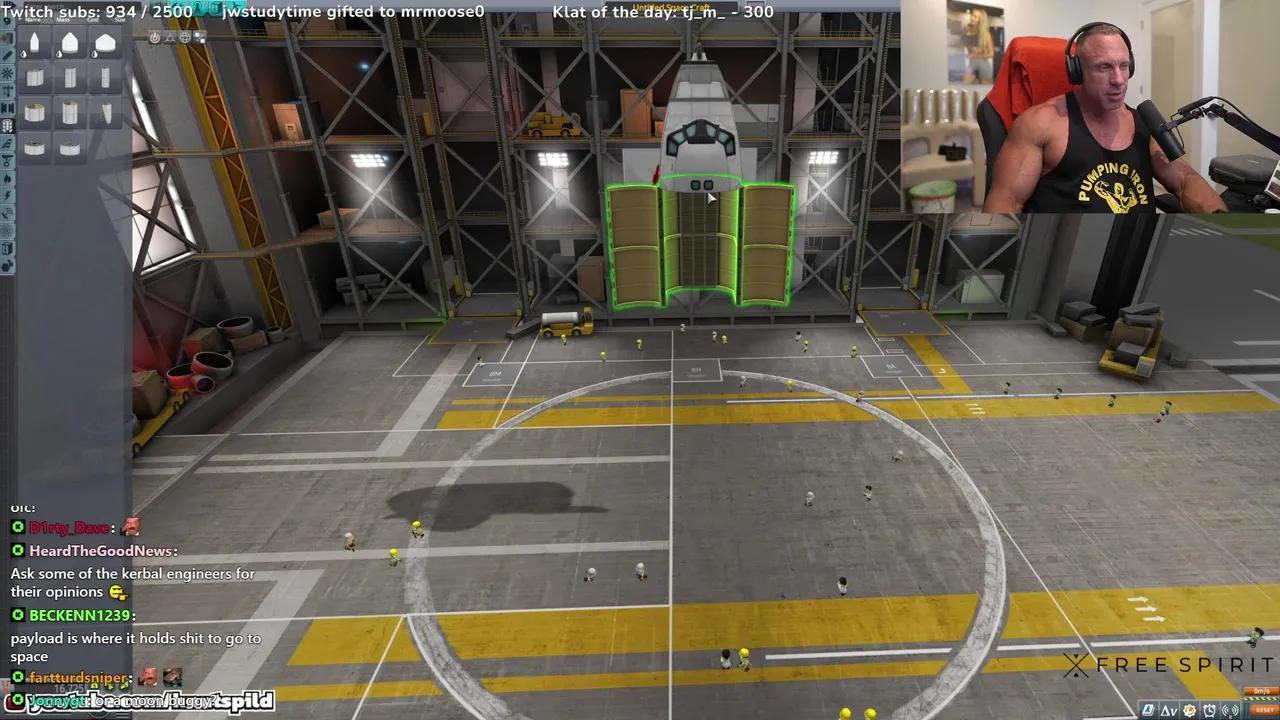
Task: Open the selected payload parts category
Action: [7, 126]
